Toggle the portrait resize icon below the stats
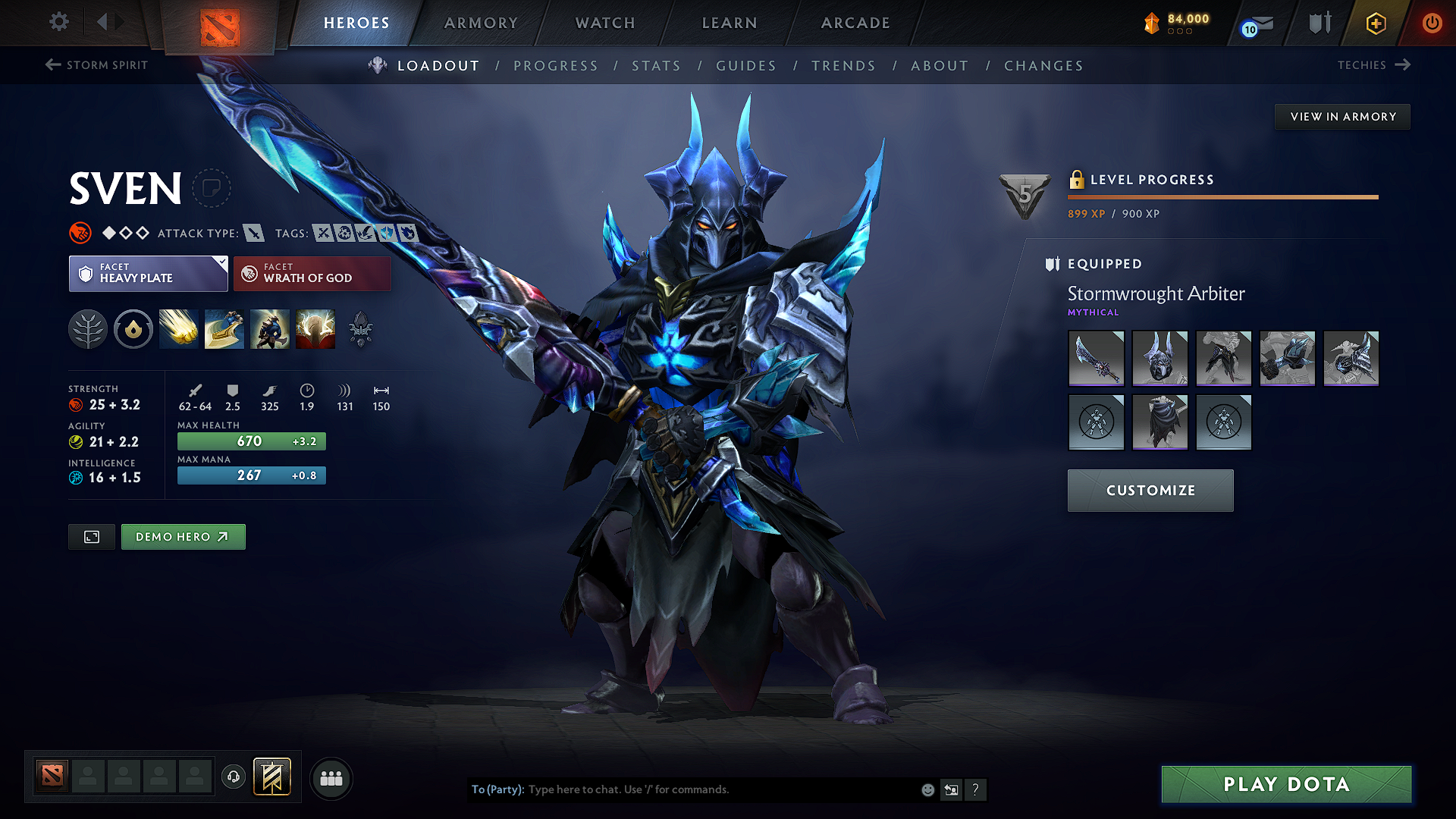The image size is (1456, 819). 91,536
